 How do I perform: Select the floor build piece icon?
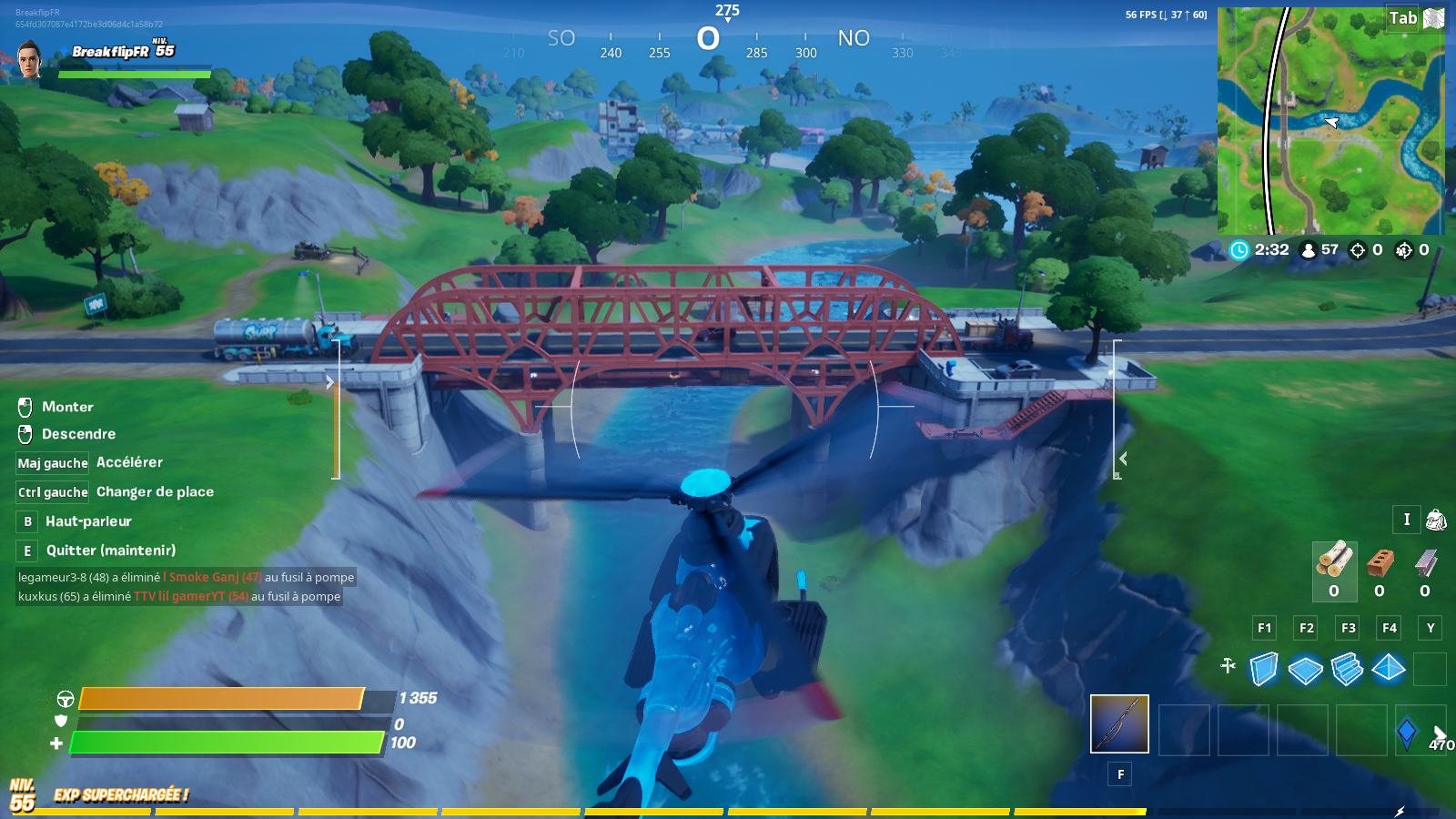[1306, 669]
